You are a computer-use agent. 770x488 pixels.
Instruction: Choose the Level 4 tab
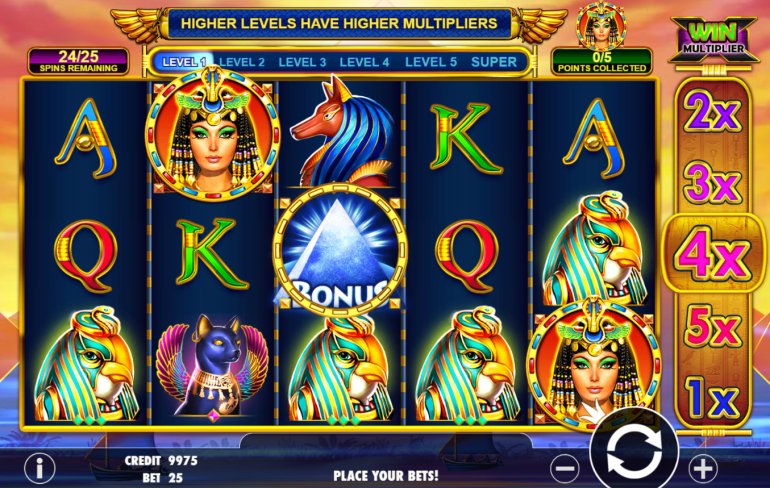click(364, 62)
